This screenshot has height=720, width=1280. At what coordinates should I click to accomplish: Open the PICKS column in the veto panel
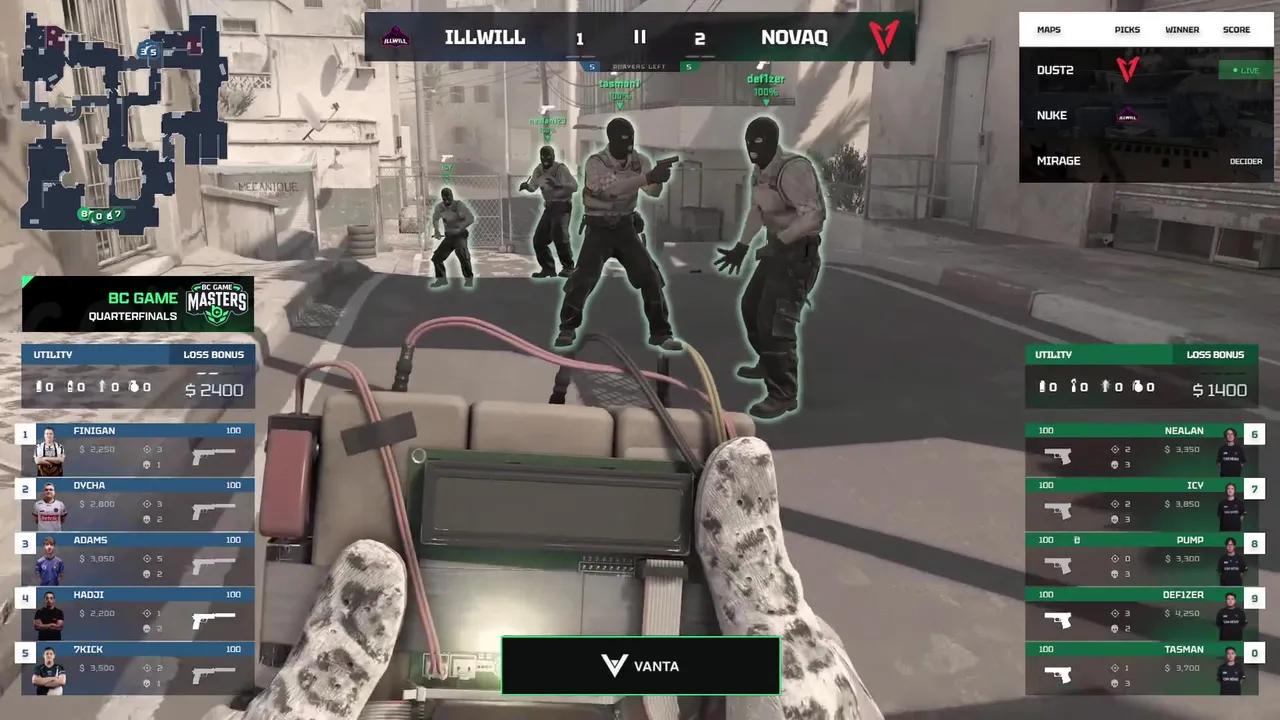pyautogui.click(x=1127, y=30)
